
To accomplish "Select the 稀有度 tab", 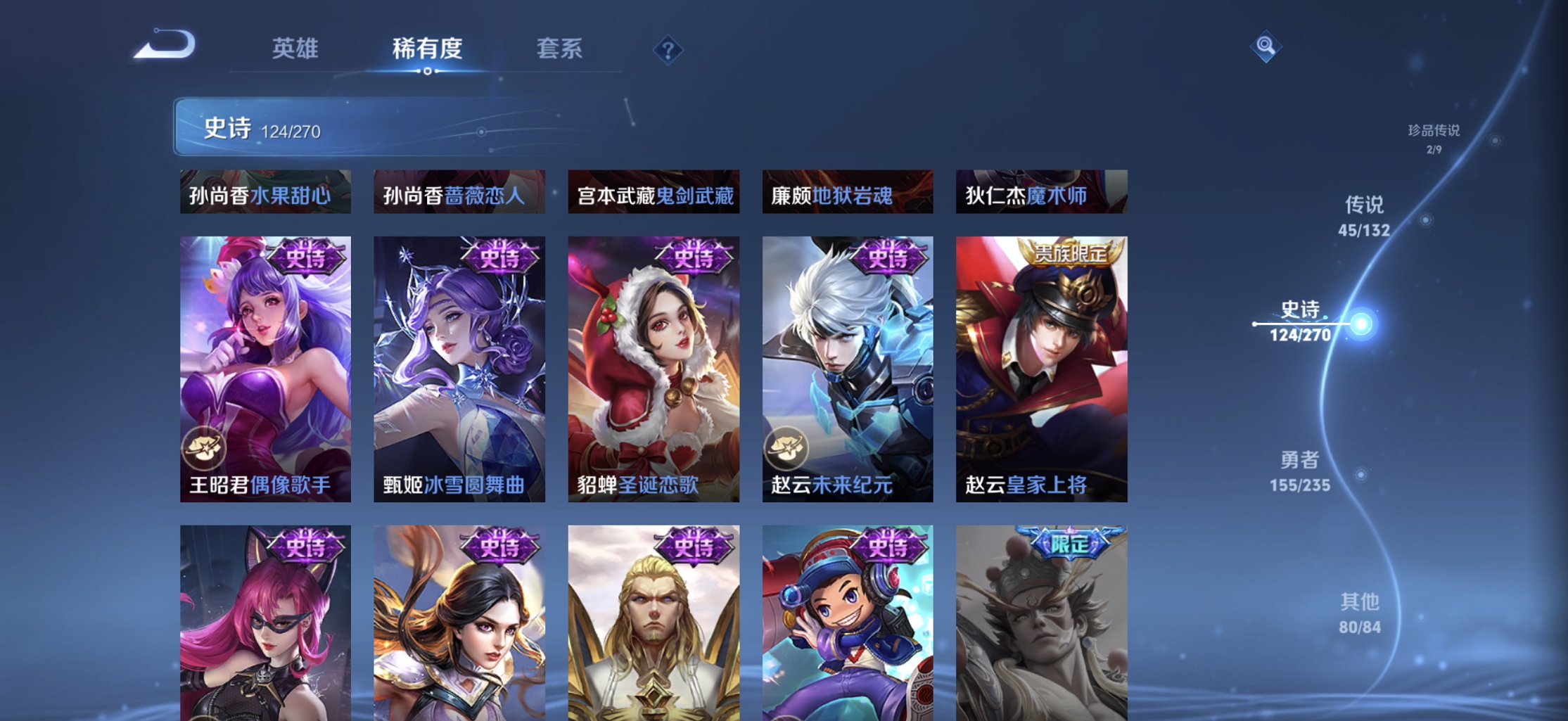I will click(426, 49).
